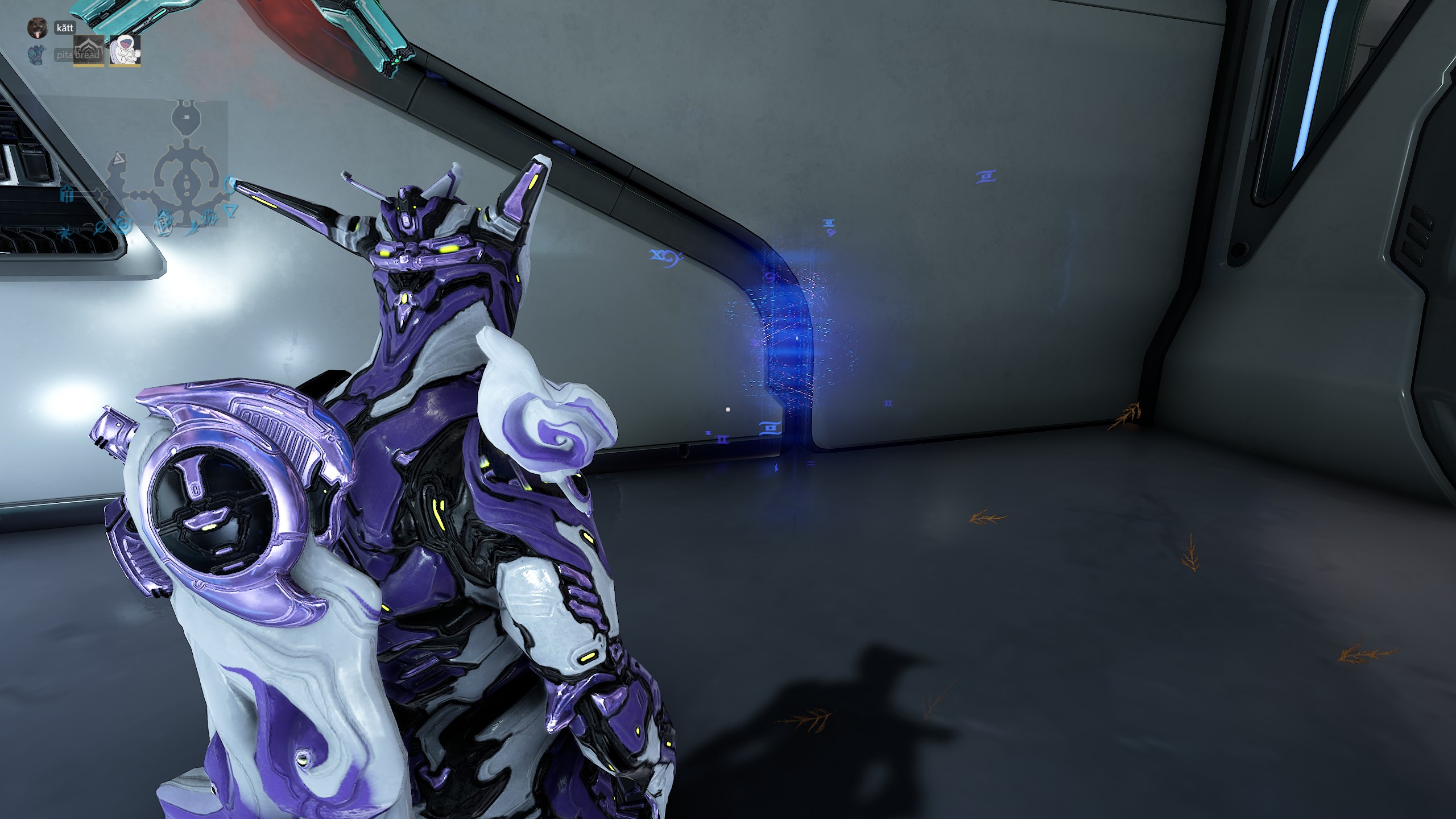The height and width of the screenshot is (819, 1456).
Task: Click the navigation triangle marker on the minimap
Action: pyautogui.click(x=119, y=160)
